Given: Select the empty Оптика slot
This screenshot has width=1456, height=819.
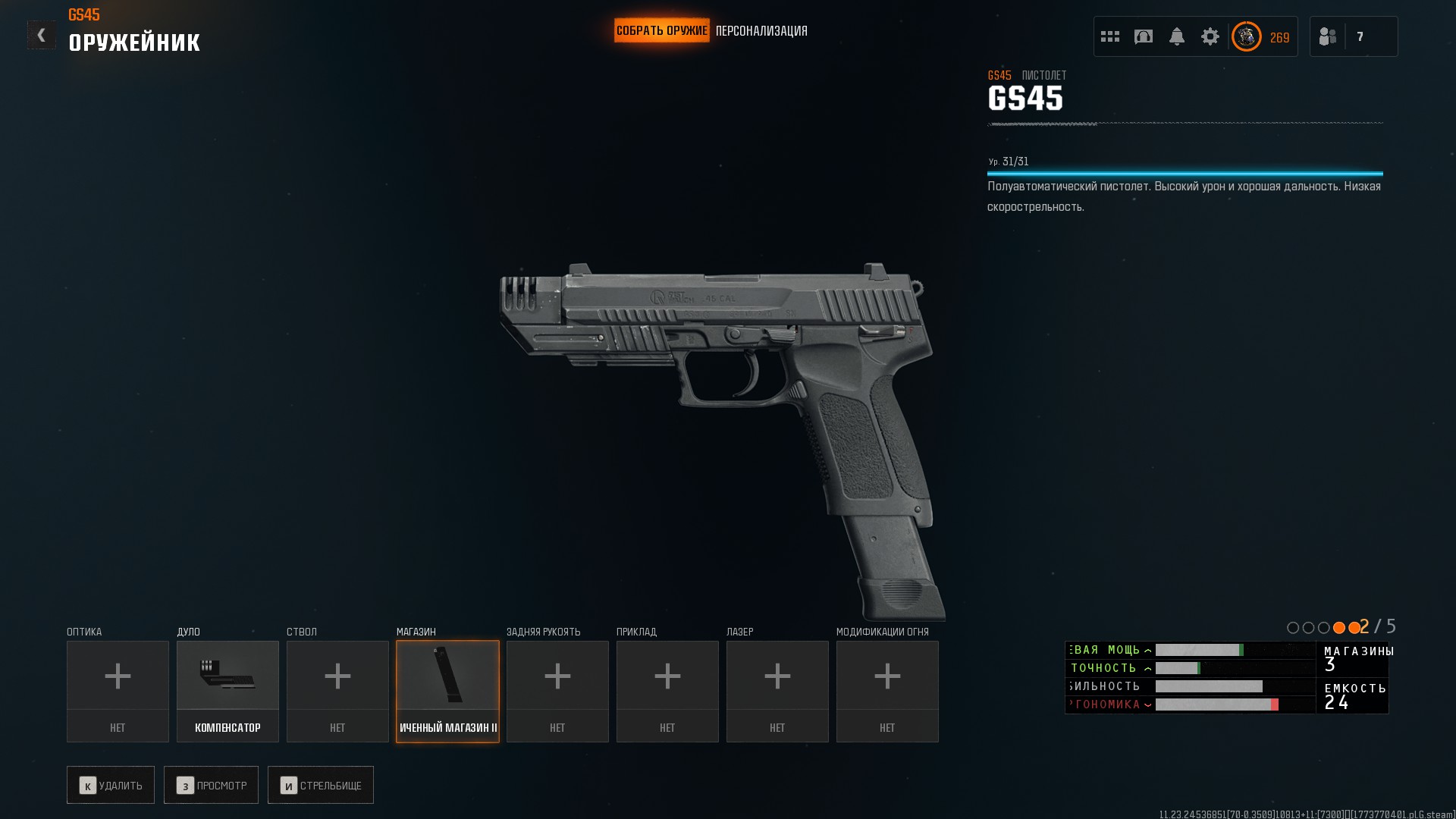Looking at the screenshot, I should click(x=118, y=691).
